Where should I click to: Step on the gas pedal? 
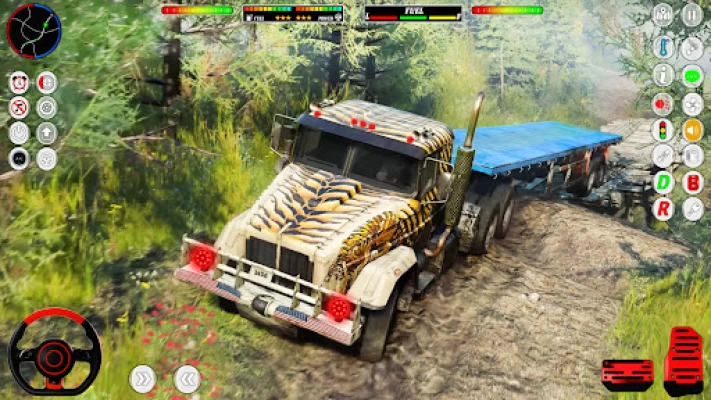coord(685,360)
